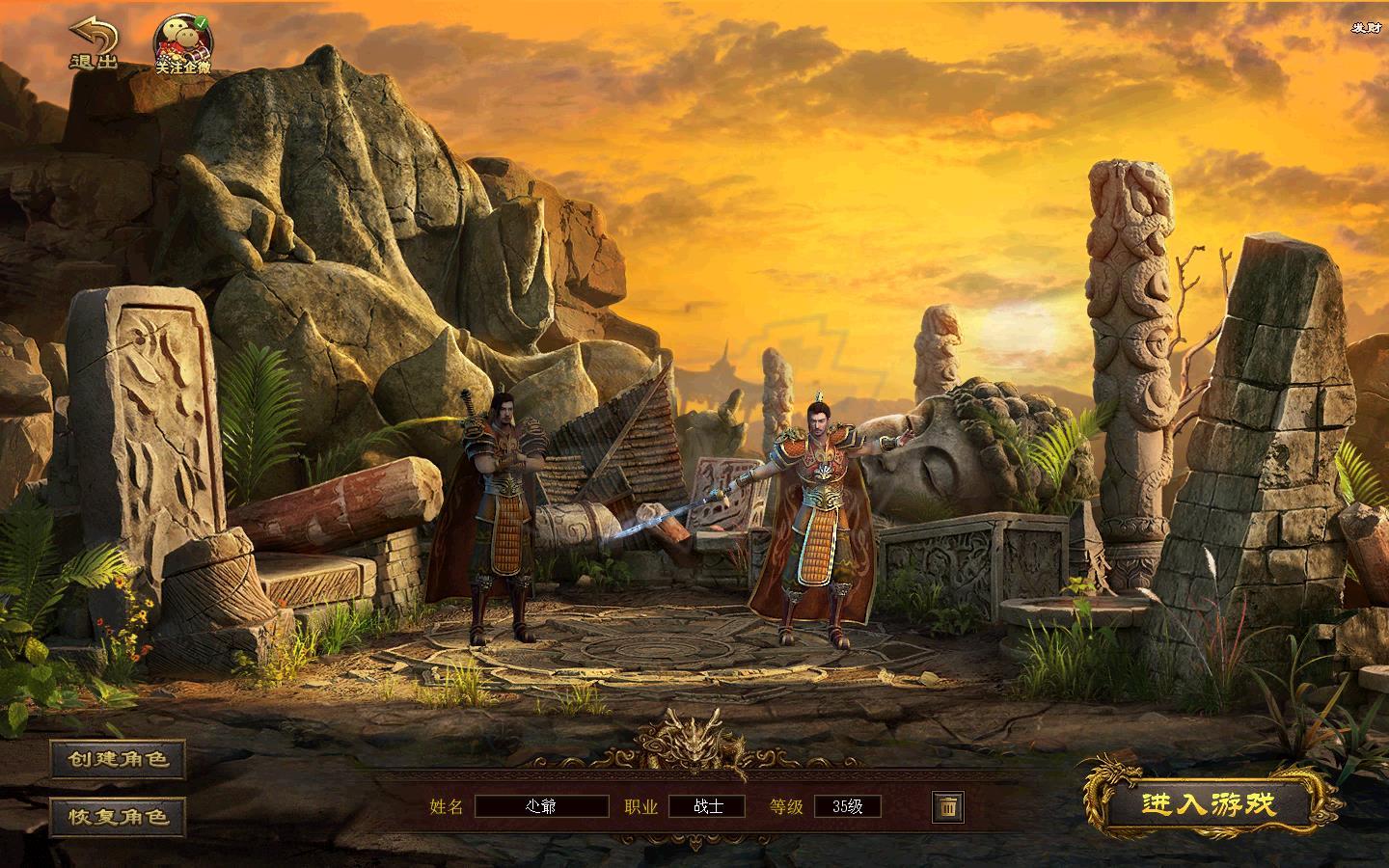Delete character with the trash can icon

(948, 806)
